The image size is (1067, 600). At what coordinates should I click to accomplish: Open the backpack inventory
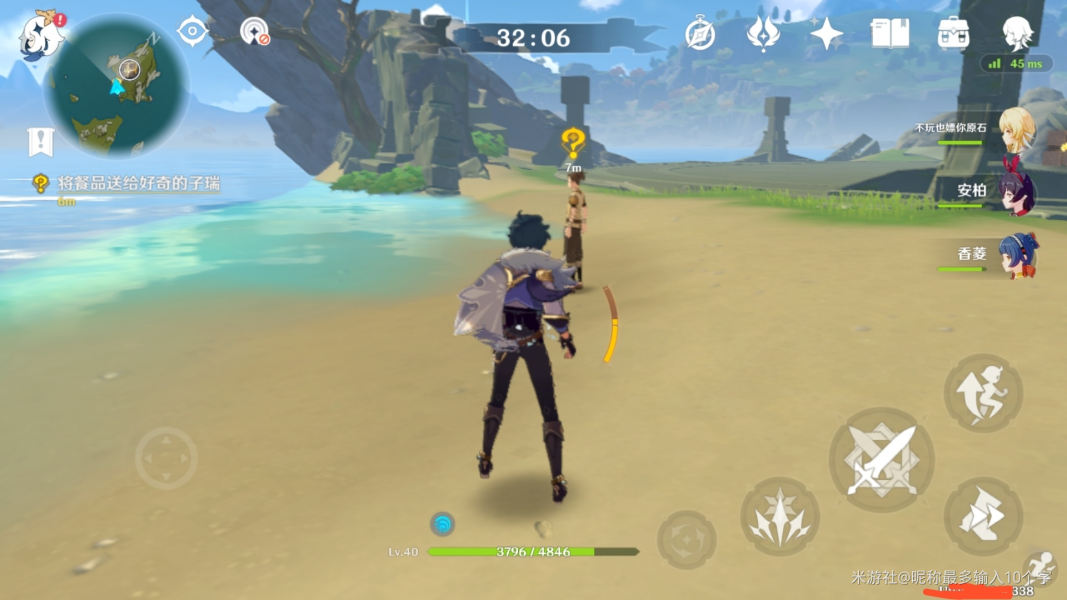tap(952, 34)
